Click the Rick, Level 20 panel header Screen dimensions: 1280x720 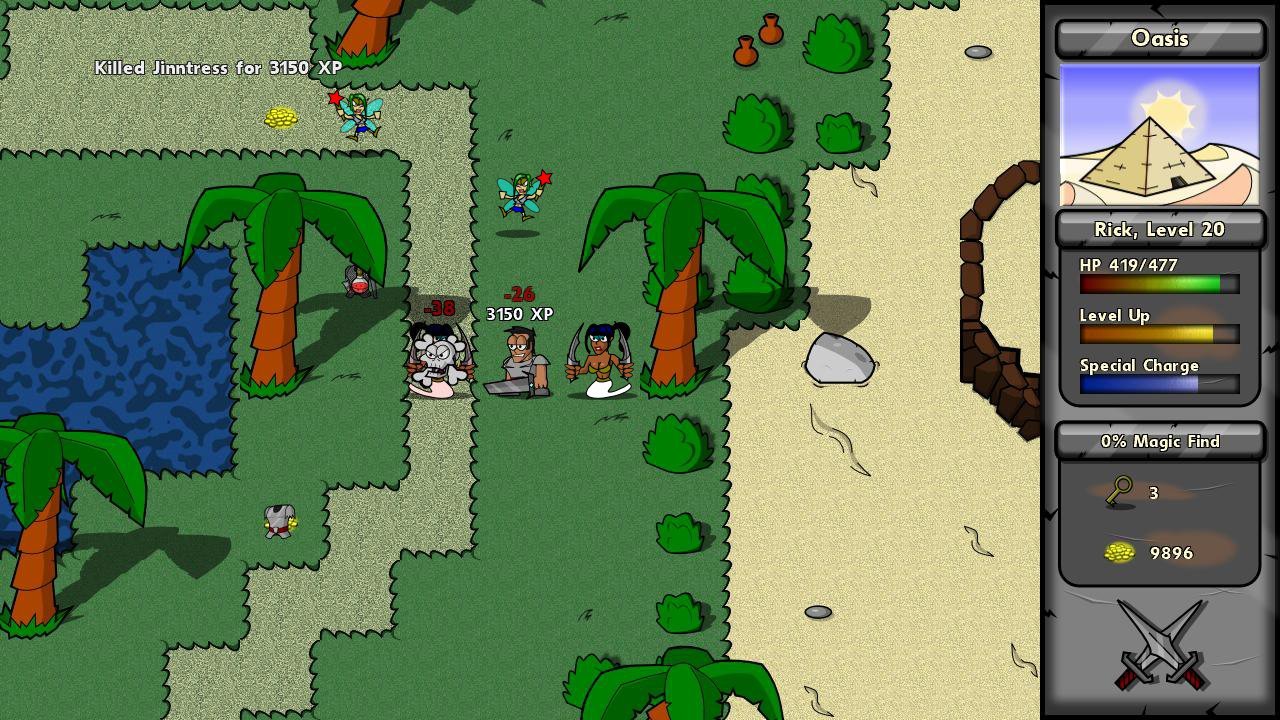click(1159, 229)
